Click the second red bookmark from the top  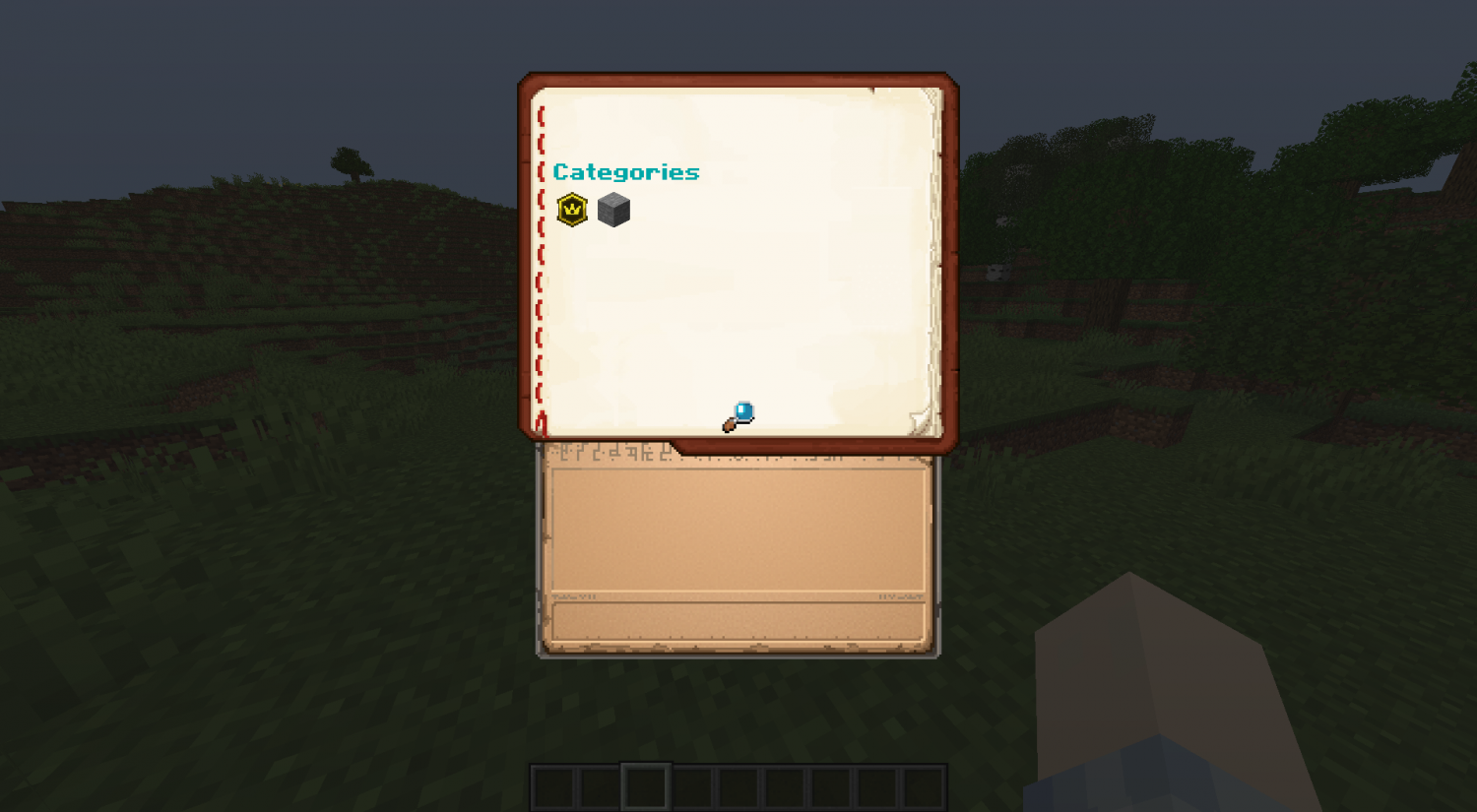click(x=541, y=146)
